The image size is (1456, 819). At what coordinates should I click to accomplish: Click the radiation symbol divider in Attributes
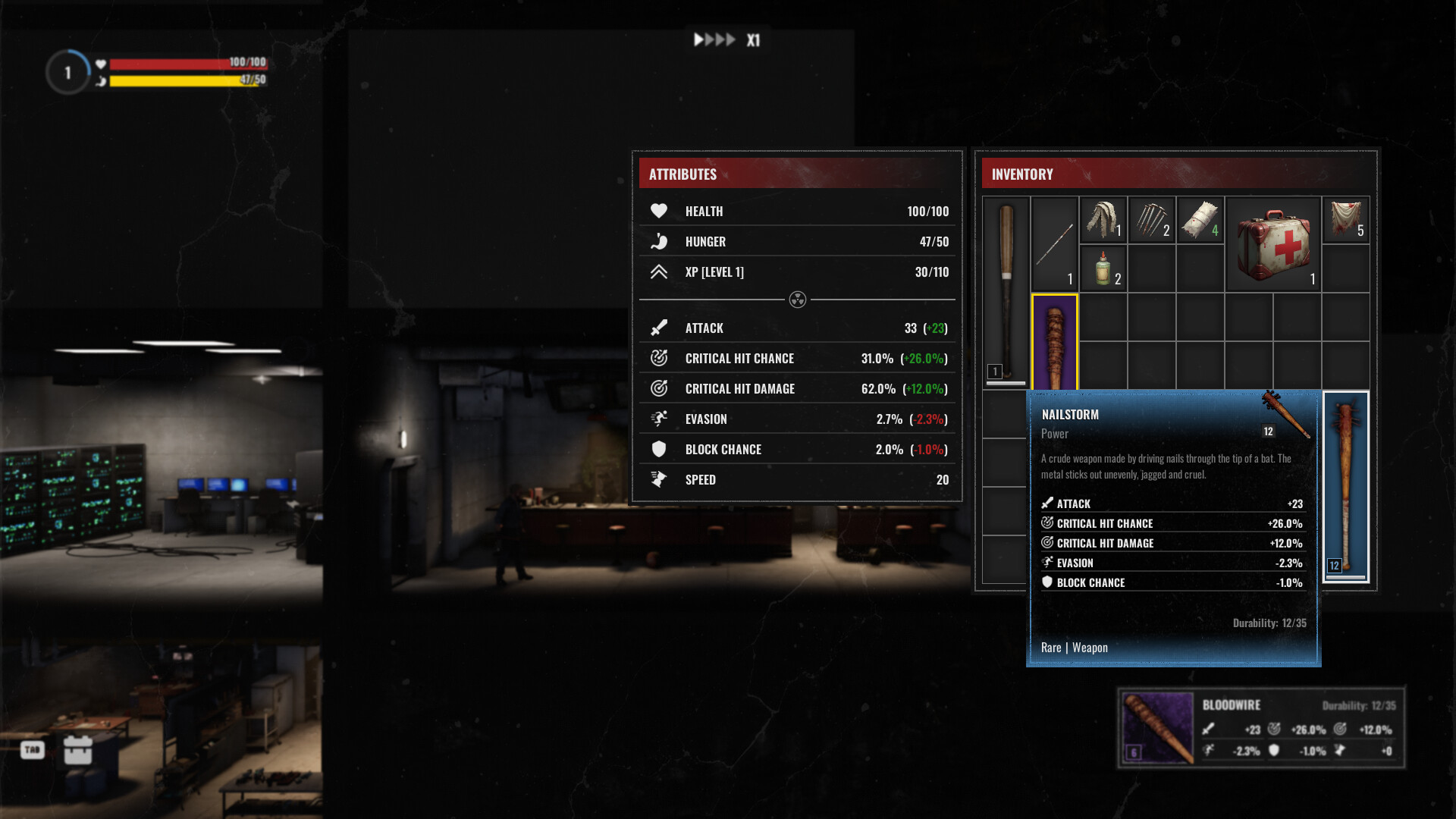click(x=797, y=300)
